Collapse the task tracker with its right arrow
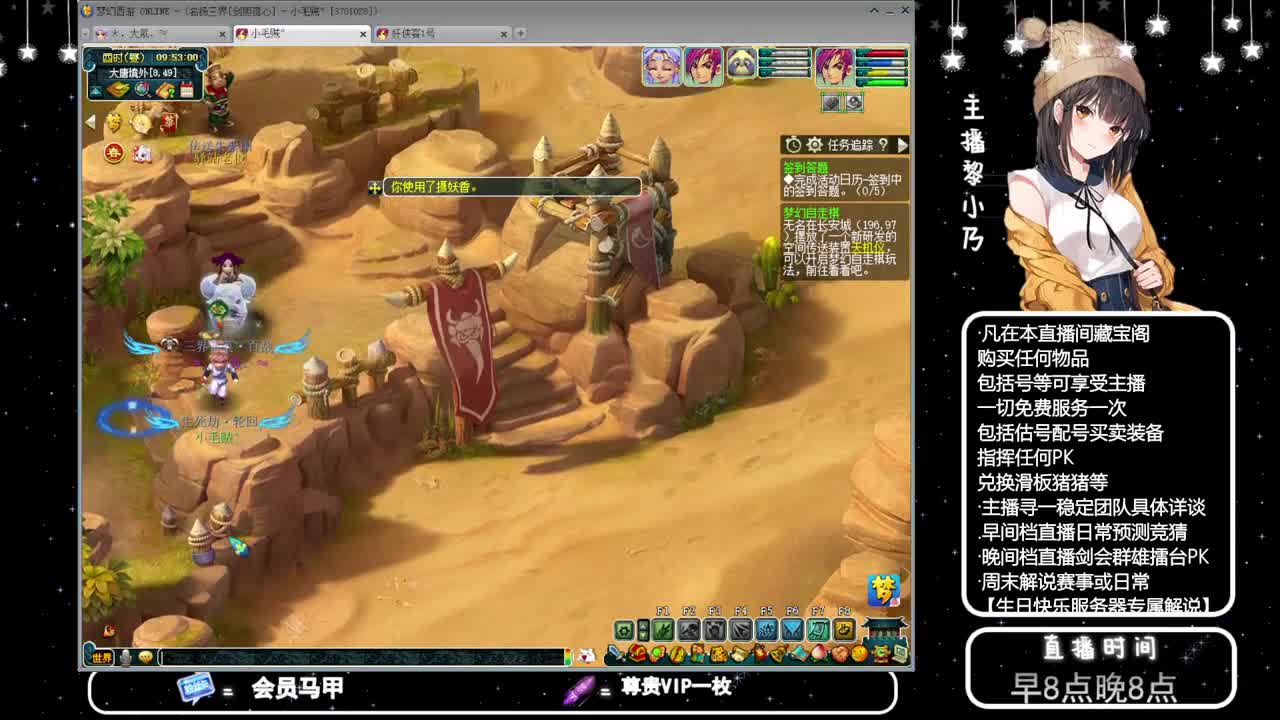This screenshot has width=1280, height=720. [902, 146]
